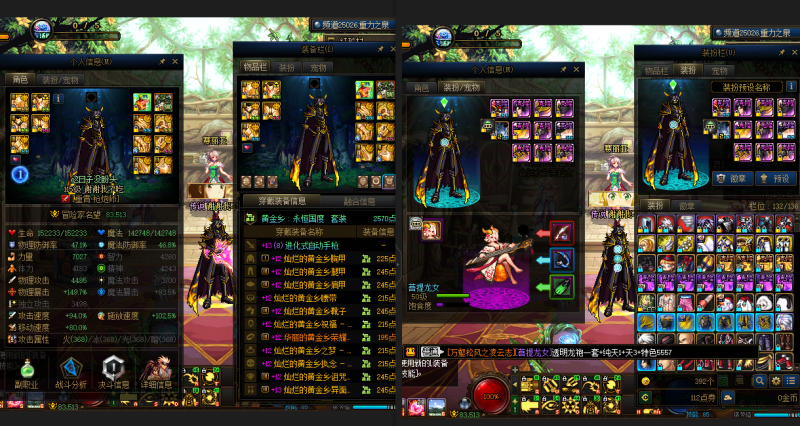Viewport: 800px width, 426px height.
Task: Close the right 个人信息 character window
Action: click(x=574, y=70)
